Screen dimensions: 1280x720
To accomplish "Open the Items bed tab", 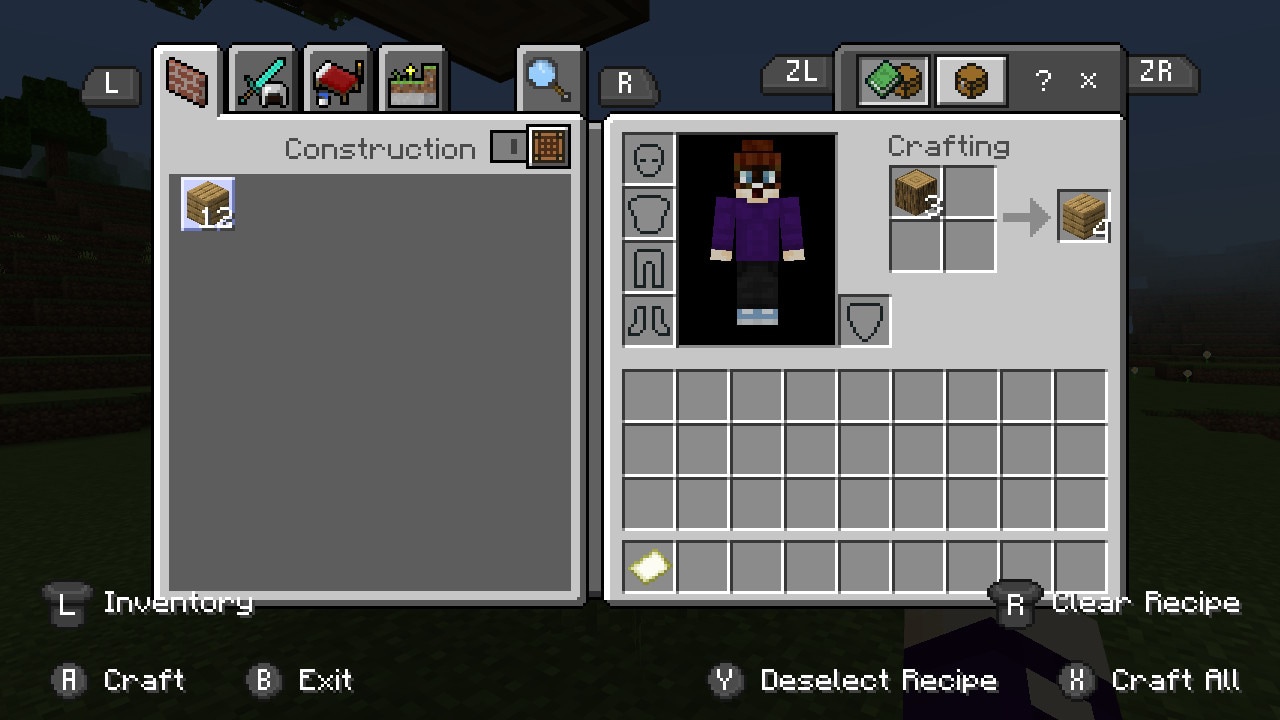I will tap(339, 82).
